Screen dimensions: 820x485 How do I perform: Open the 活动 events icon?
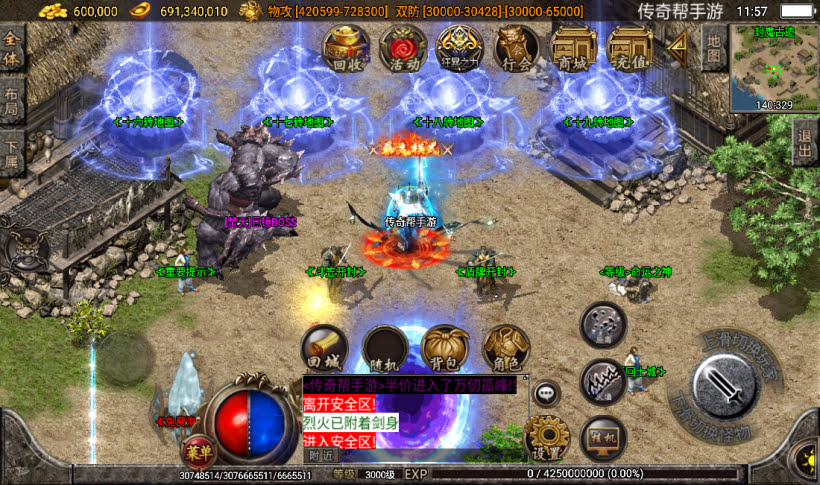coord(404,50)
